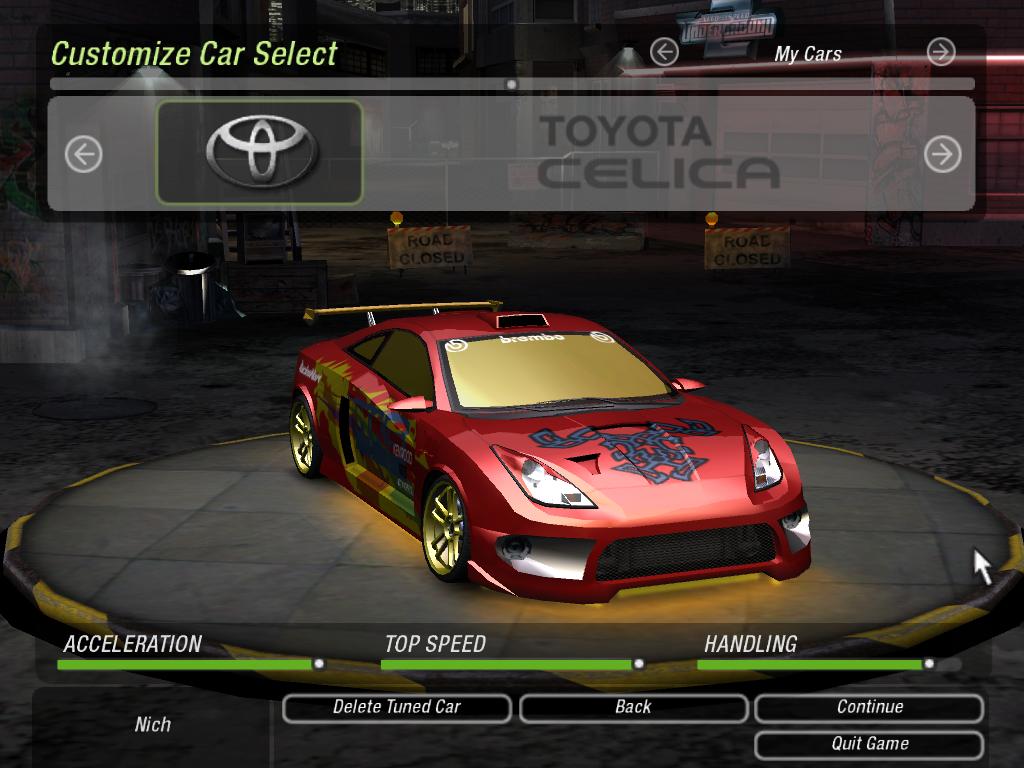The width and height of the screenshot is (1024, 768).
Task: Show the next car with the right arrow
Action: [x=942, y=154]
